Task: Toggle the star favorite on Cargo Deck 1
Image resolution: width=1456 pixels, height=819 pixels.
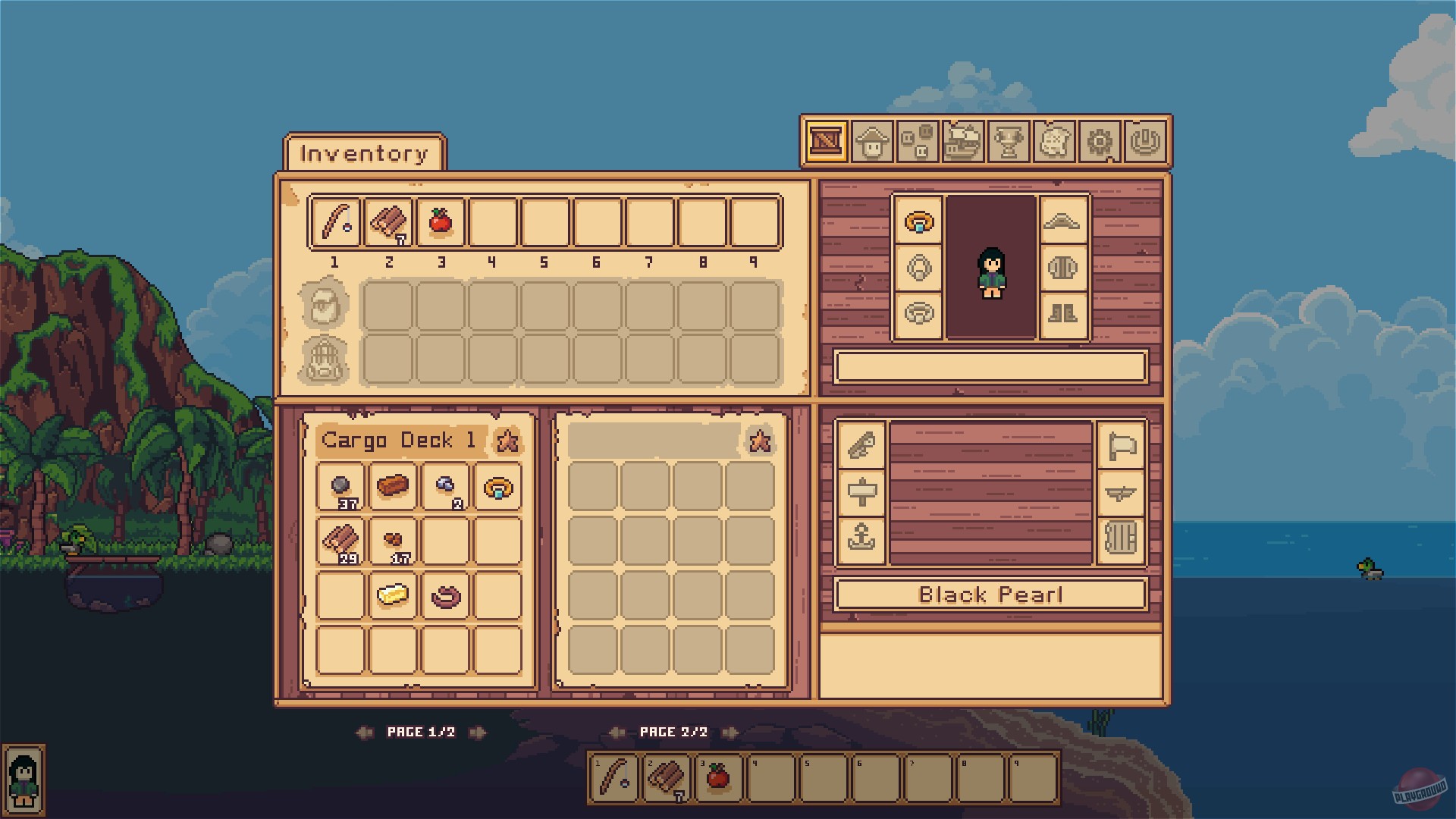Action: coord(509,440)
